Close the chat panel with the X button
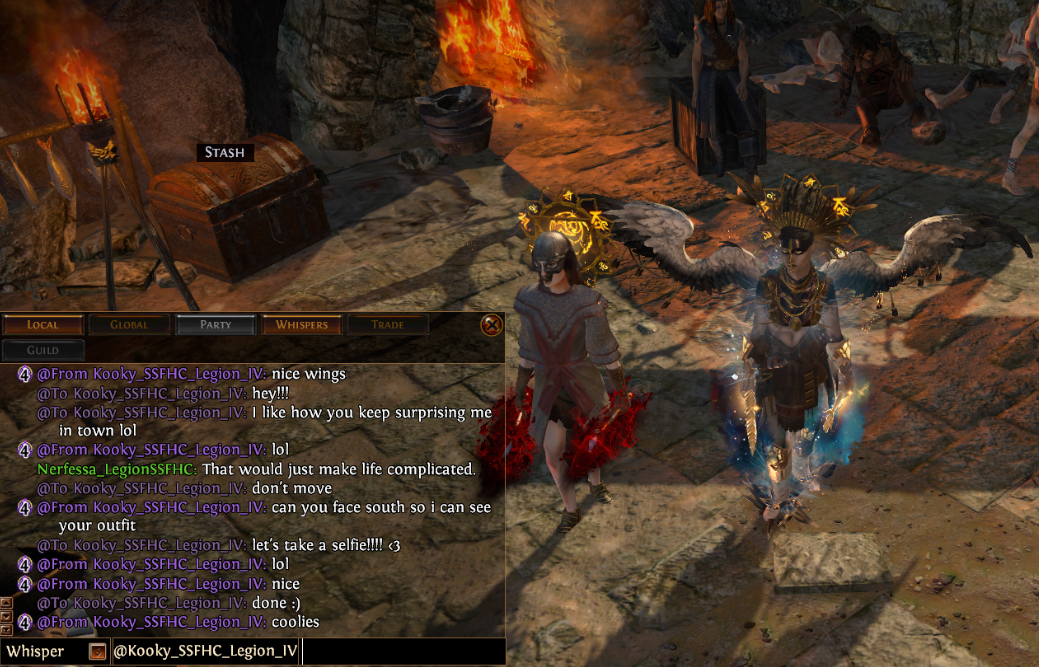1039x667 pixels. coord(490,325)
